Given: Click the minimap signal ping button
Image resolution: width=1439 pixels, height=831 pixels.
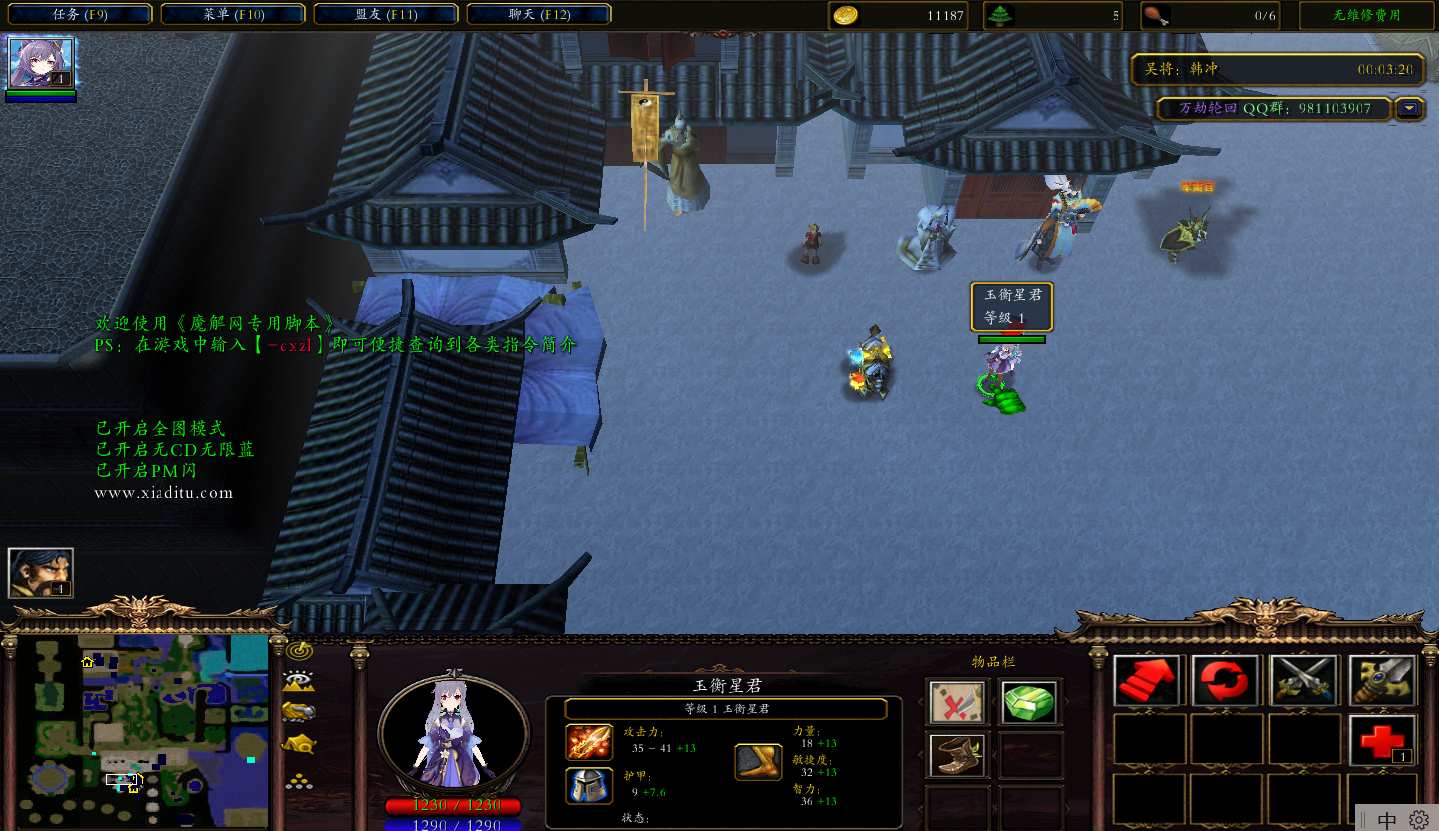Looking at the screenshot, I should coord(299,651).
